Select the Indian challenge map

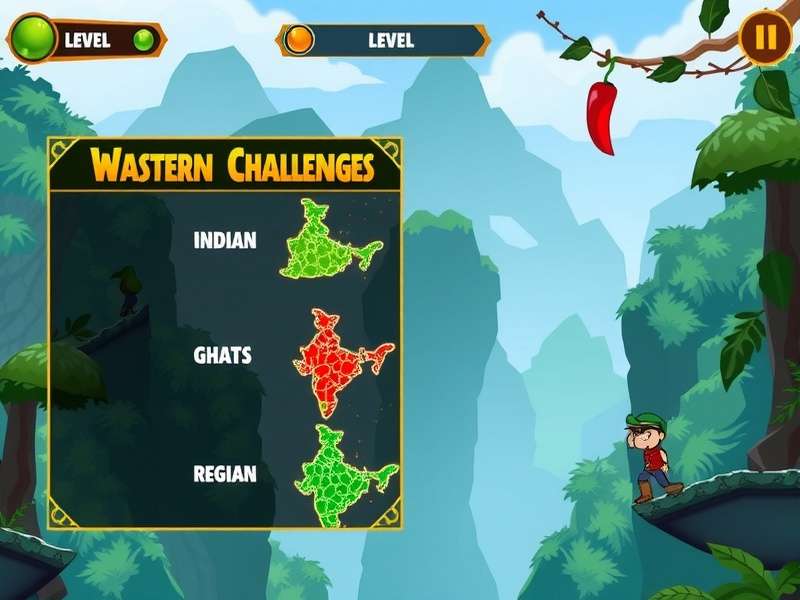pos(328,241)
